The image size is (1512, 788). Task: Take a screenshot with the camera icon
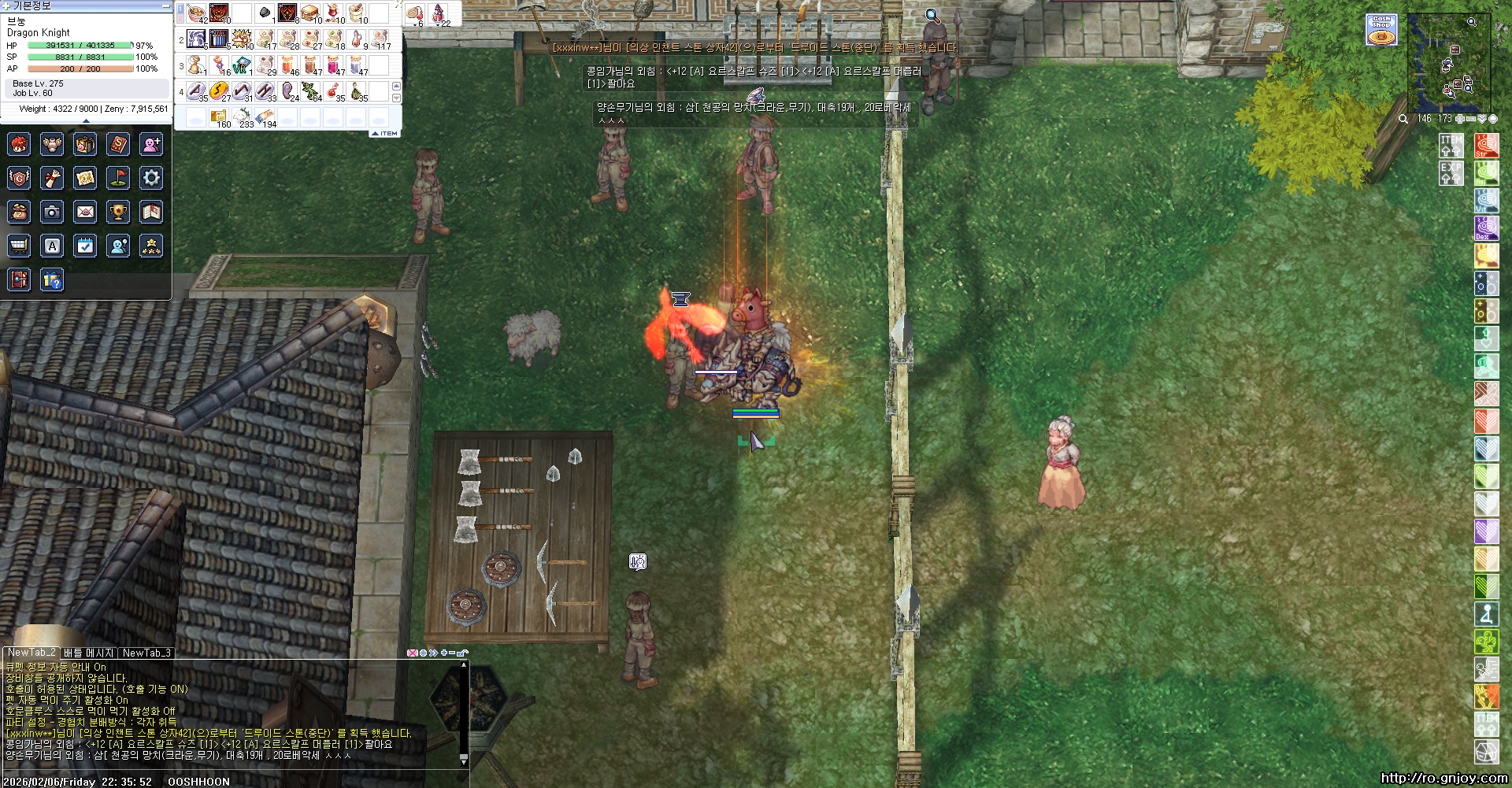click(52, 212)
